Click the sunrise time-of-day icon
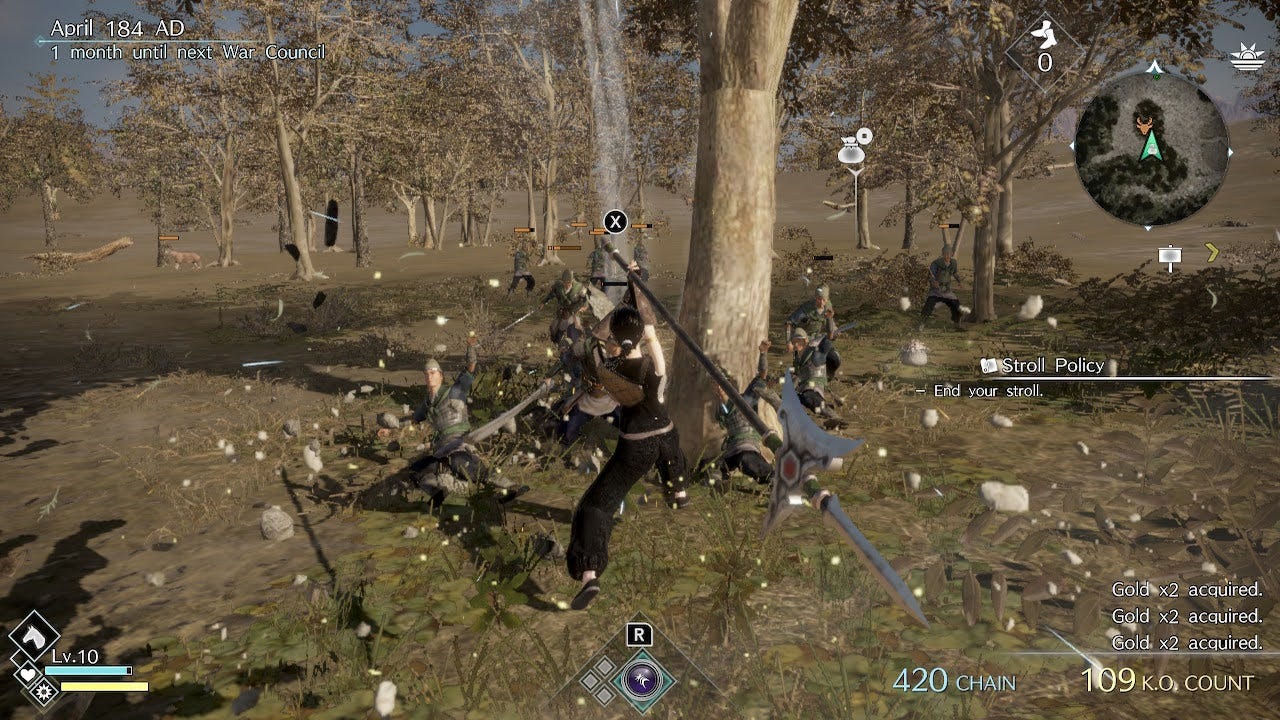 coord(1250,55)
